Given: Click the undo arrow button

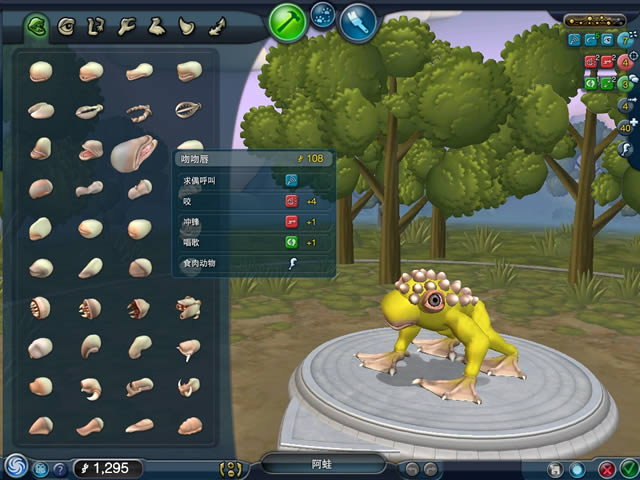Looking at the screenshot, I should [x=412, y=468].
